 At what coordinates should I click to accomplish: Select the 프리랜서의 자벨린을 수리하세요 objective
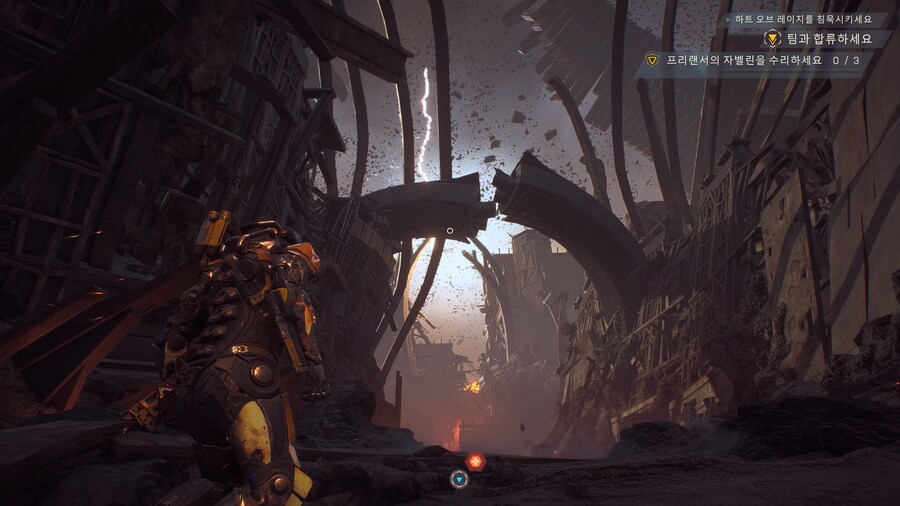click(743, 60)
